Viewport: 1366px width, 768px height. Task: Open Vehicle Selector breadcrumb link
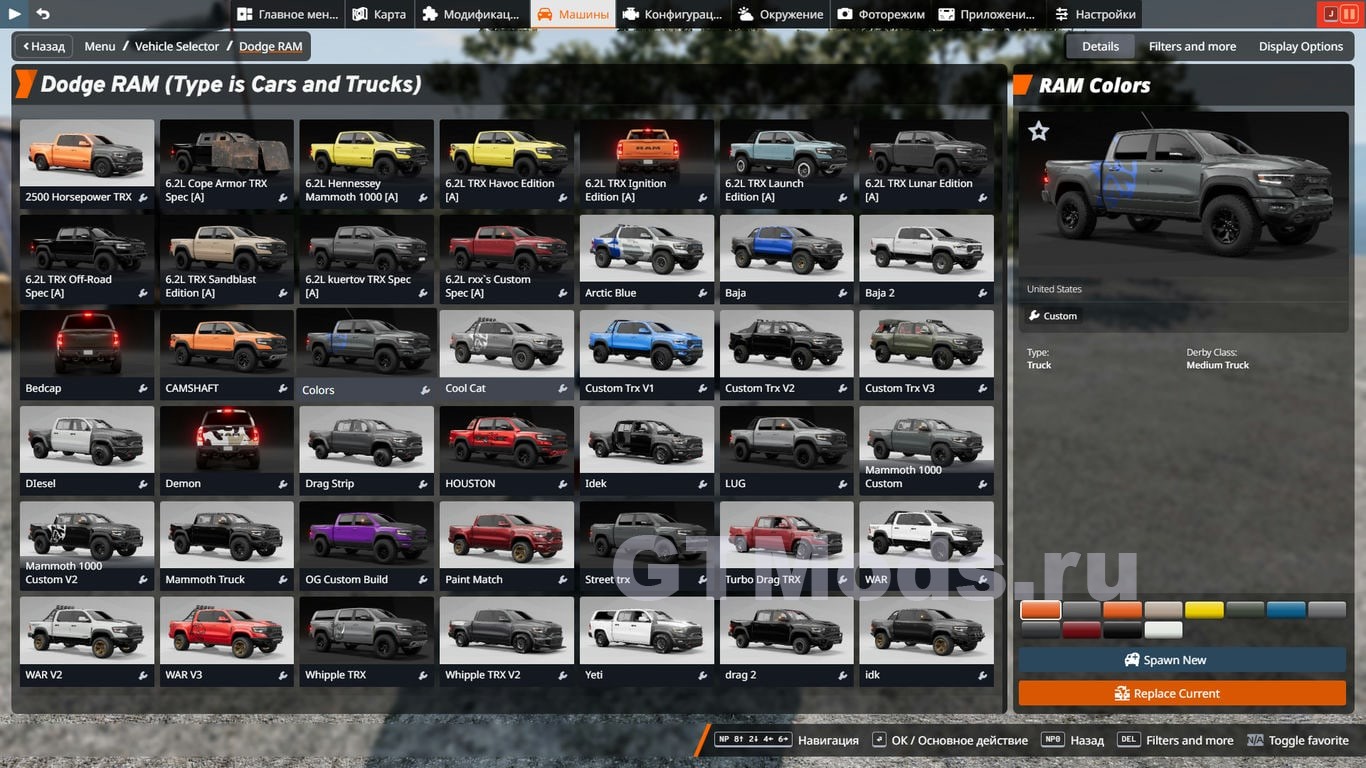pos(177,46)
